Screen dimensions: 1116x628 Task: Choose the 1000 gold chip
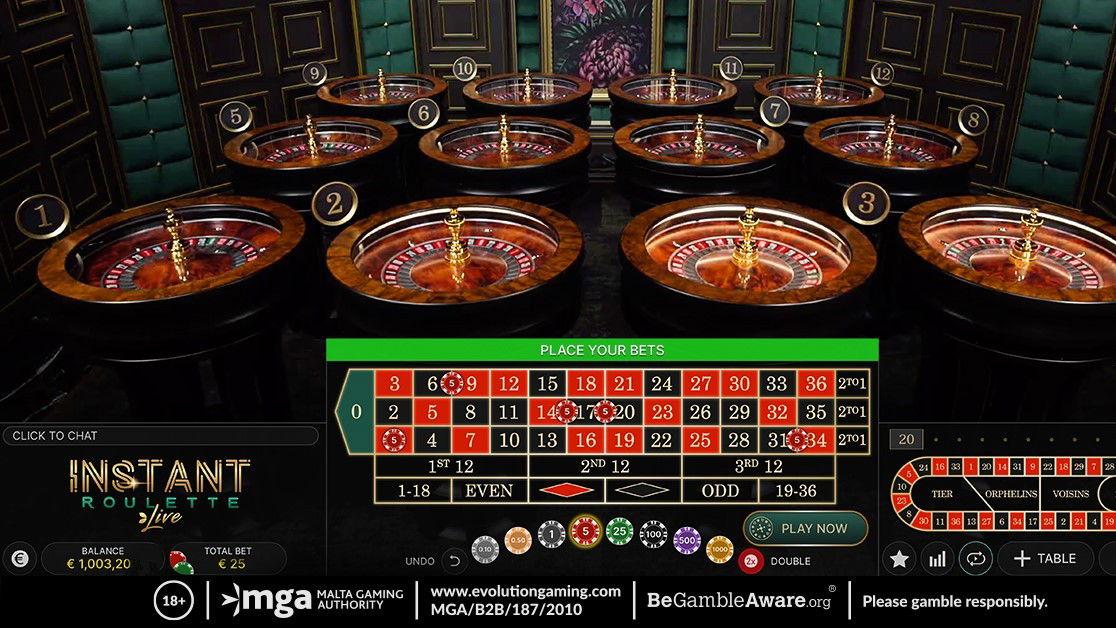(719, 548)
